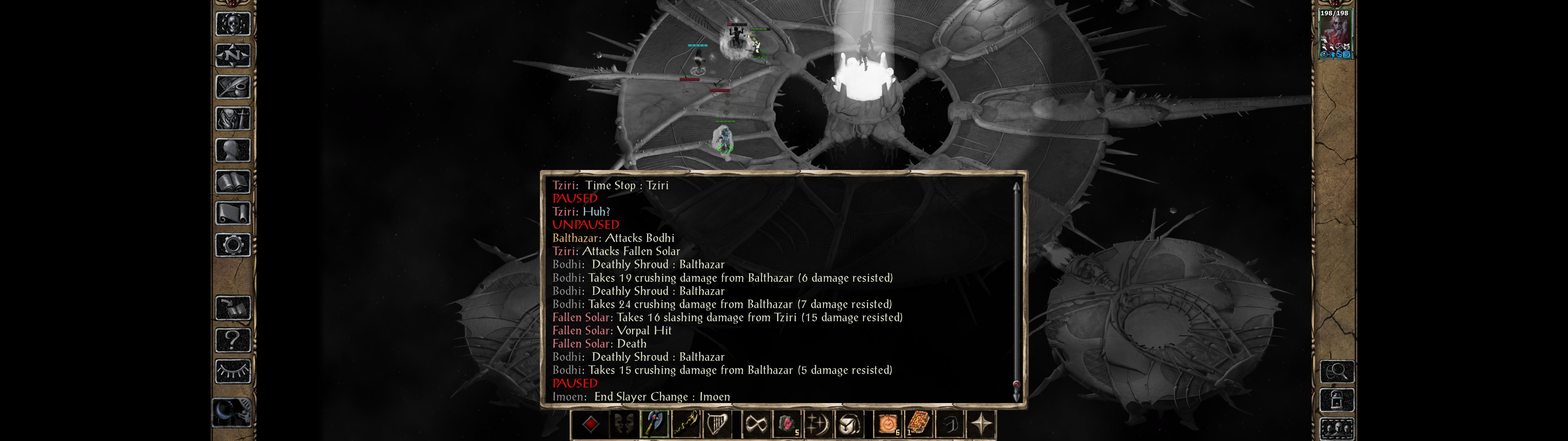Image resolution: width=1568 pixels, height=441 pixels.
Task: Open the mage spellbook button
Action: point(233,182)
